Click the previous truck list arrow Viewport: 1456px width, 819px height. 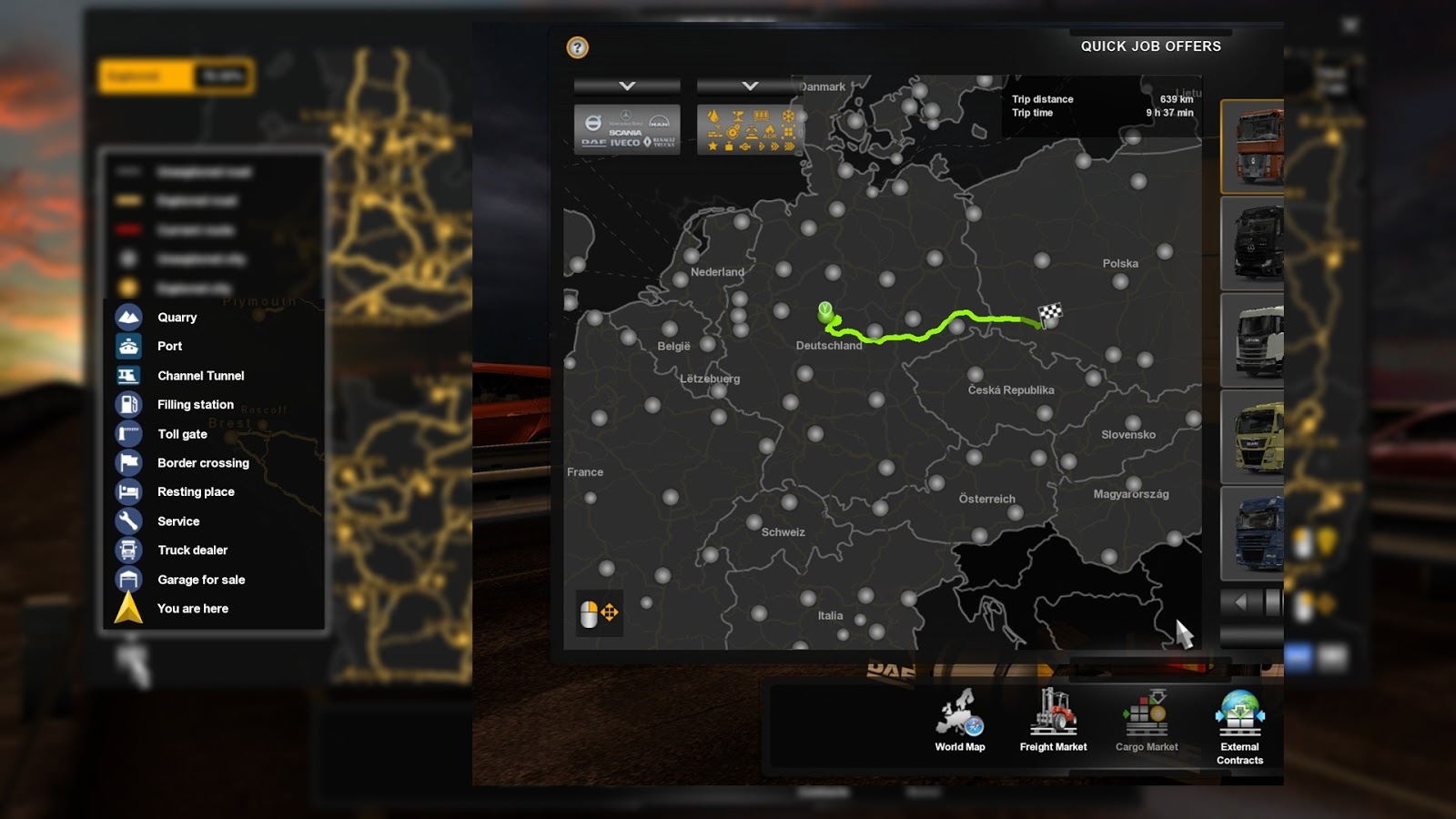coord(1239,601)
